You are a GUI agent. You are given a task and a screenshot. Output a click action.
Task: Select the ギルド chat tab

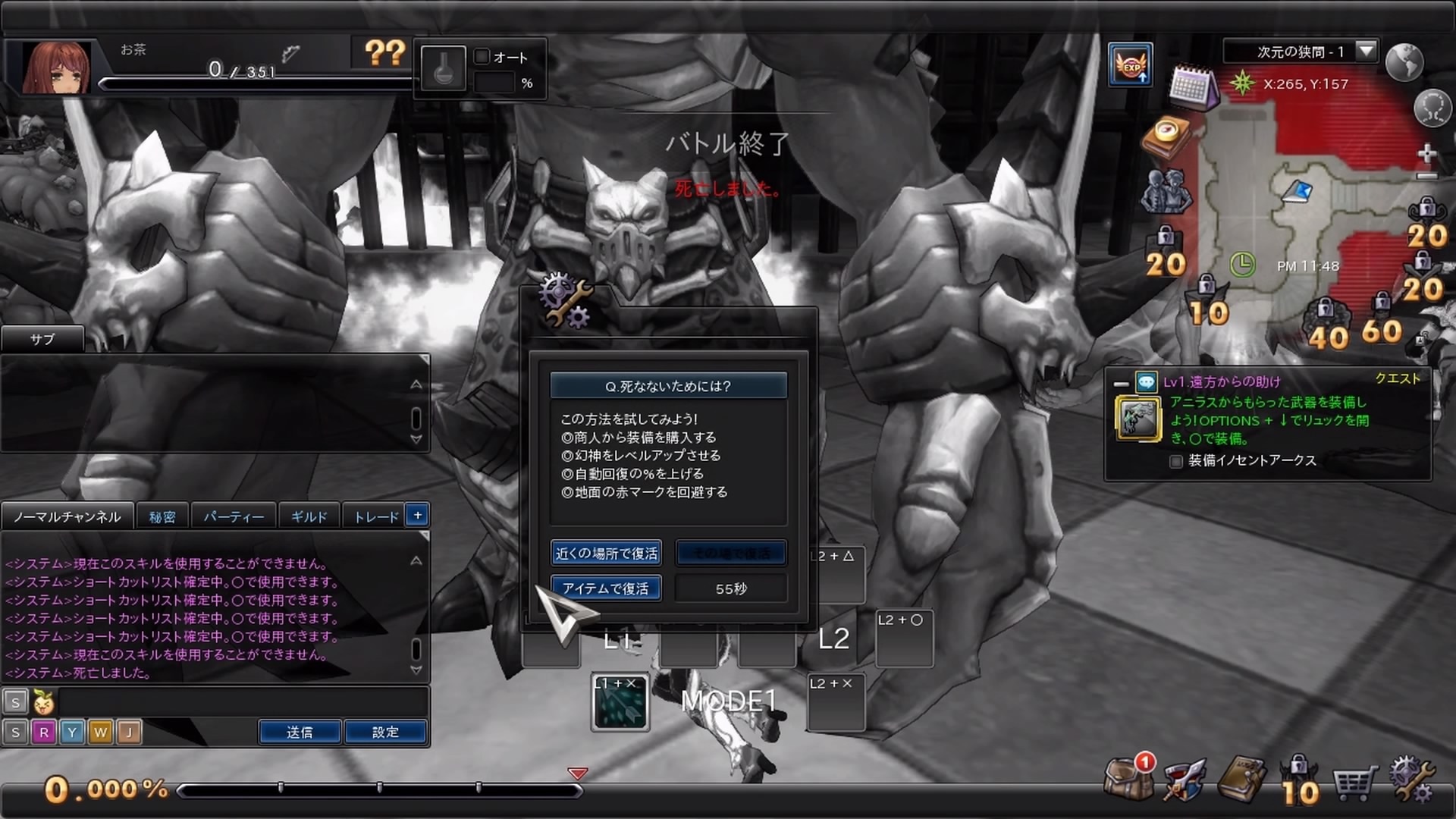point(309,517)
